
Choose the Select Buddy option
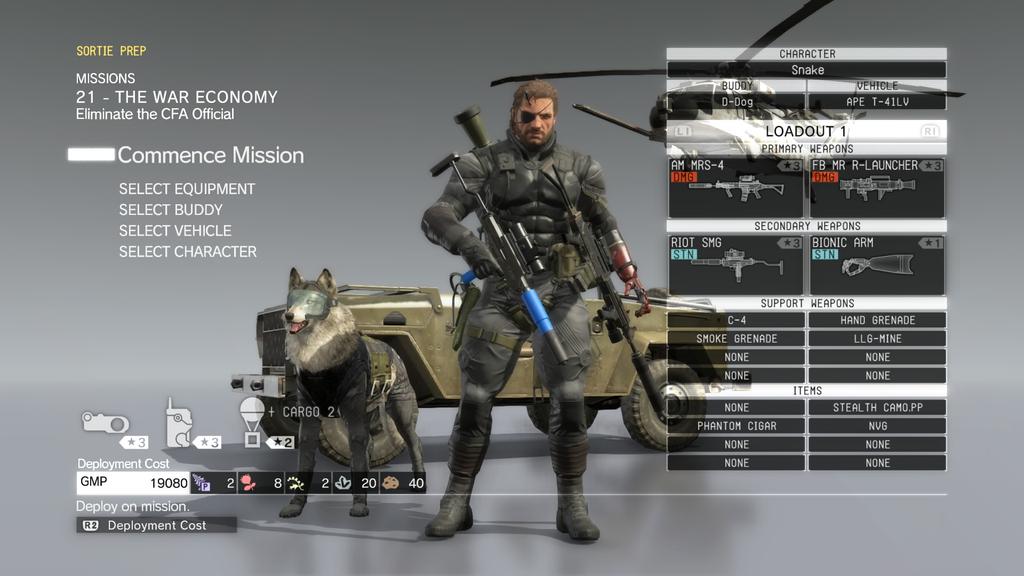(171, 210)
